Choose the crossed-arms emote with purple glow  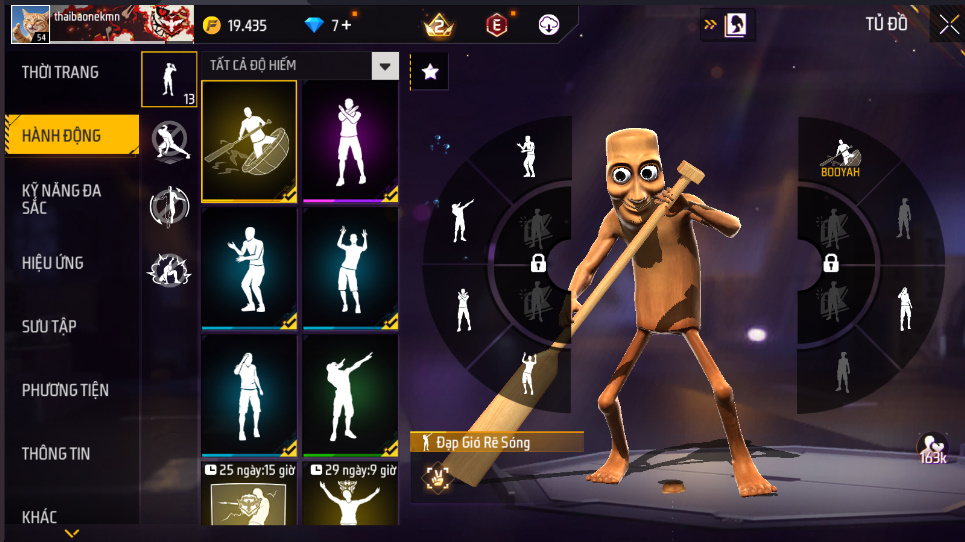click(350, 141)
